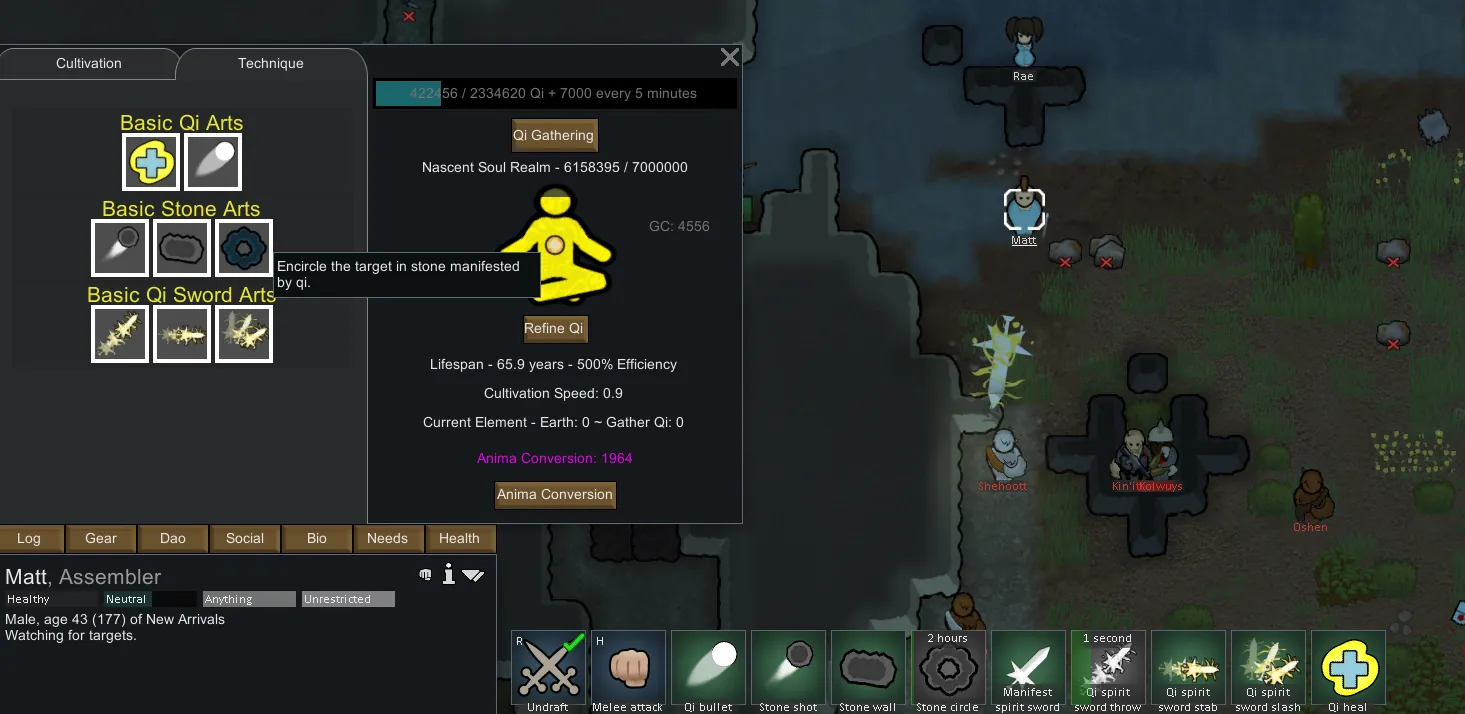Screen dimensions: 1465x714
Task: Open the Health tab
Action: click(459, 538)
